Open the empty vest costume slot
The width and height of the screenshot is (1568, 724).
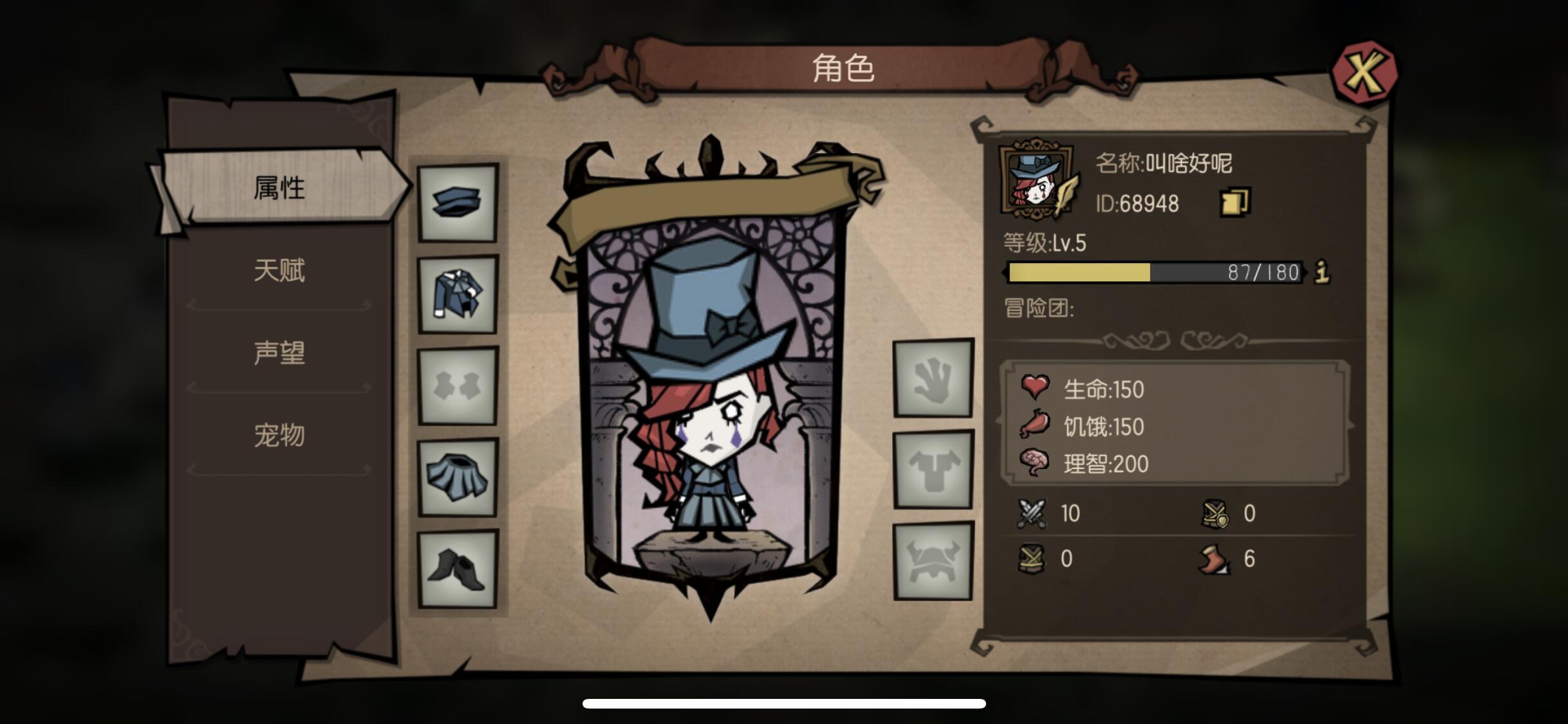coord(458,386)
